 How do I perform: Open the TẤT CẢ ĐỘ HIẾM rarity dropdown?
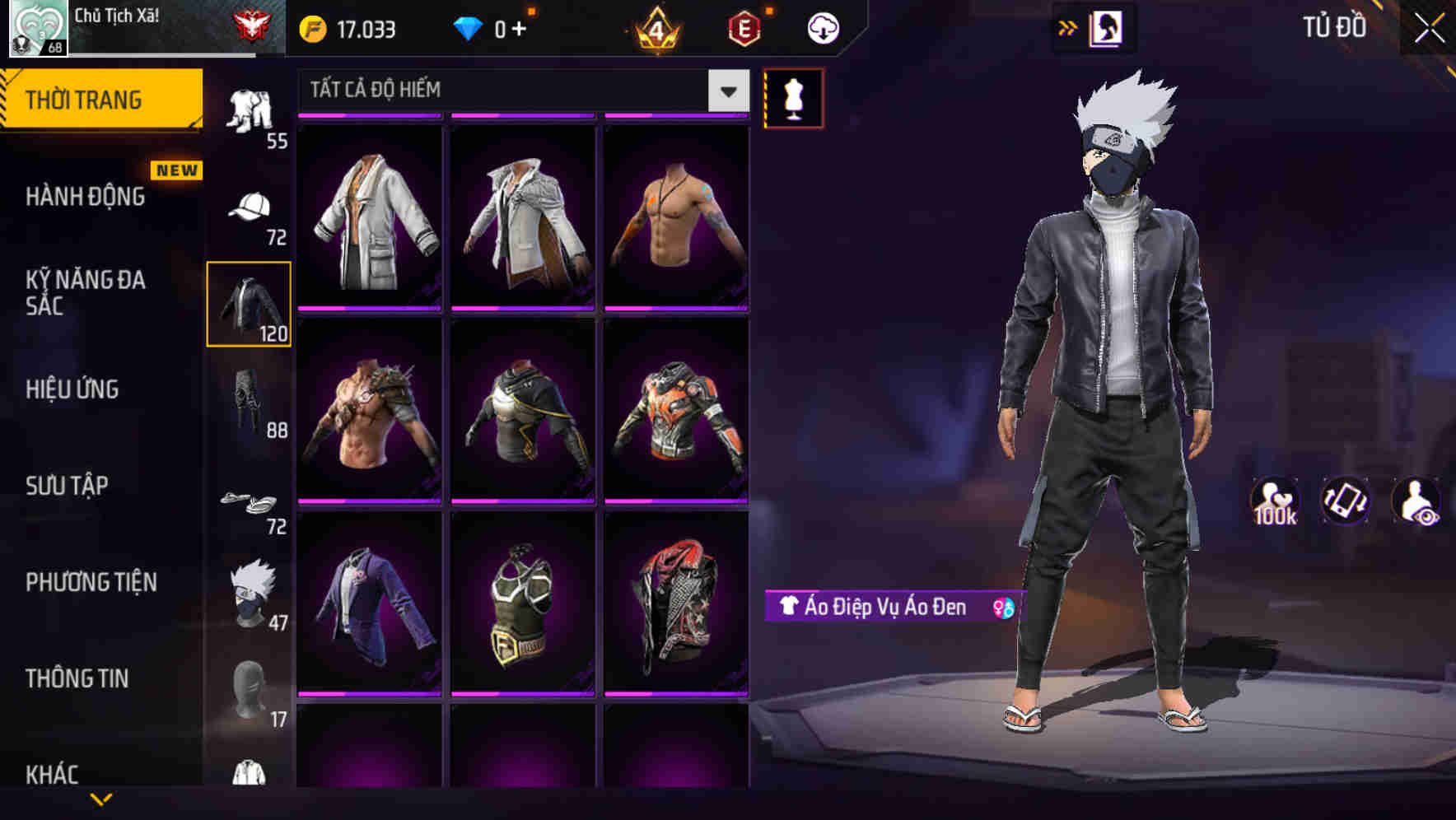click(519, 91)
